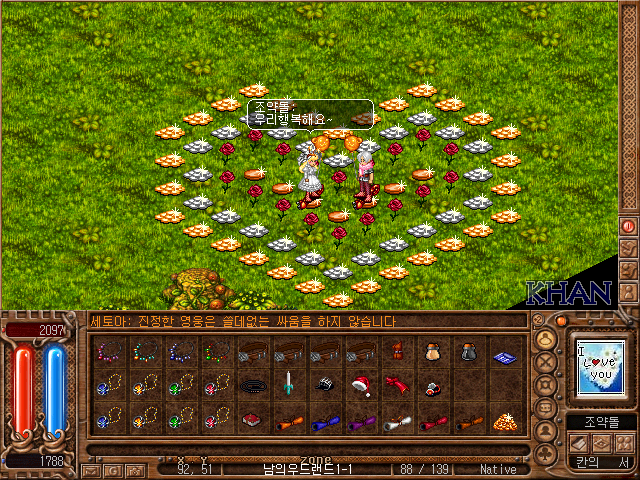
Task: Pick the black coiled whip item
Action: click(252, 385)
